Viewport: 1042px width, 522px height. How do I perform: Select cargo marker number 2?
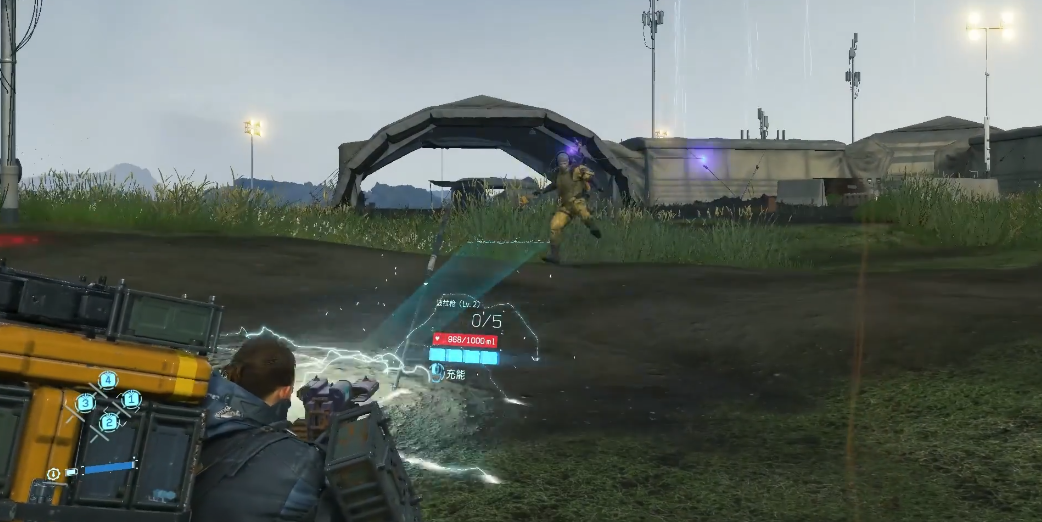pos(109,422)
